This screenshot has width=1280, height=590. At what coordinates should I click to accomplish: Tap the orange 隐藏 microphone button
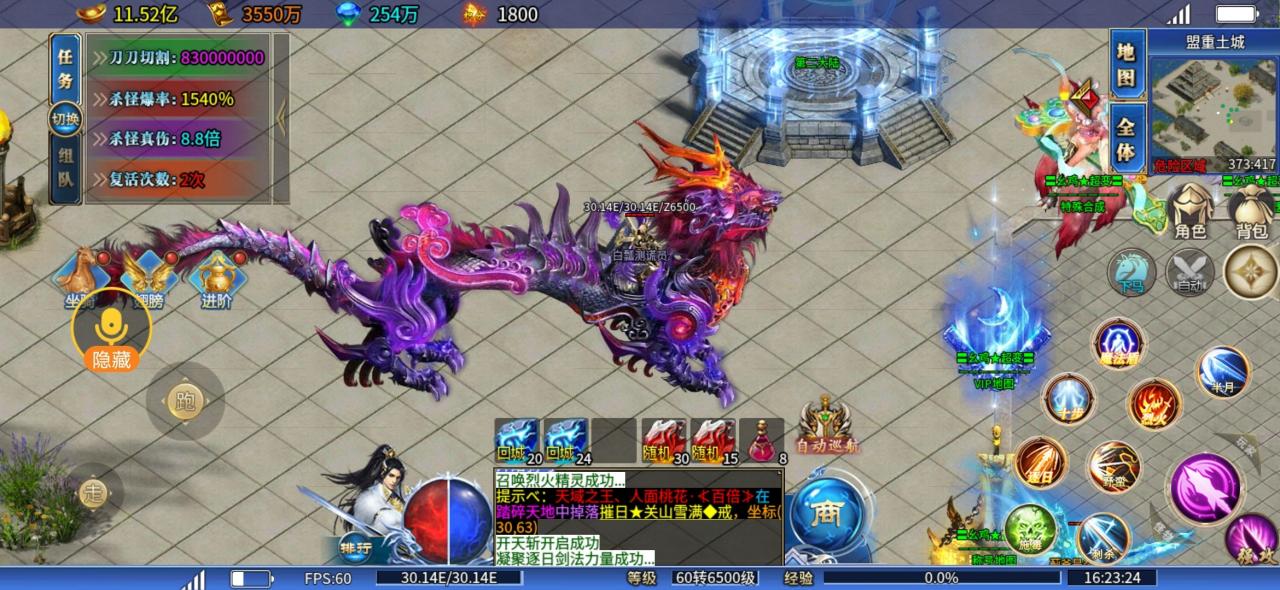pyautogui.click(x=111, y=330)
